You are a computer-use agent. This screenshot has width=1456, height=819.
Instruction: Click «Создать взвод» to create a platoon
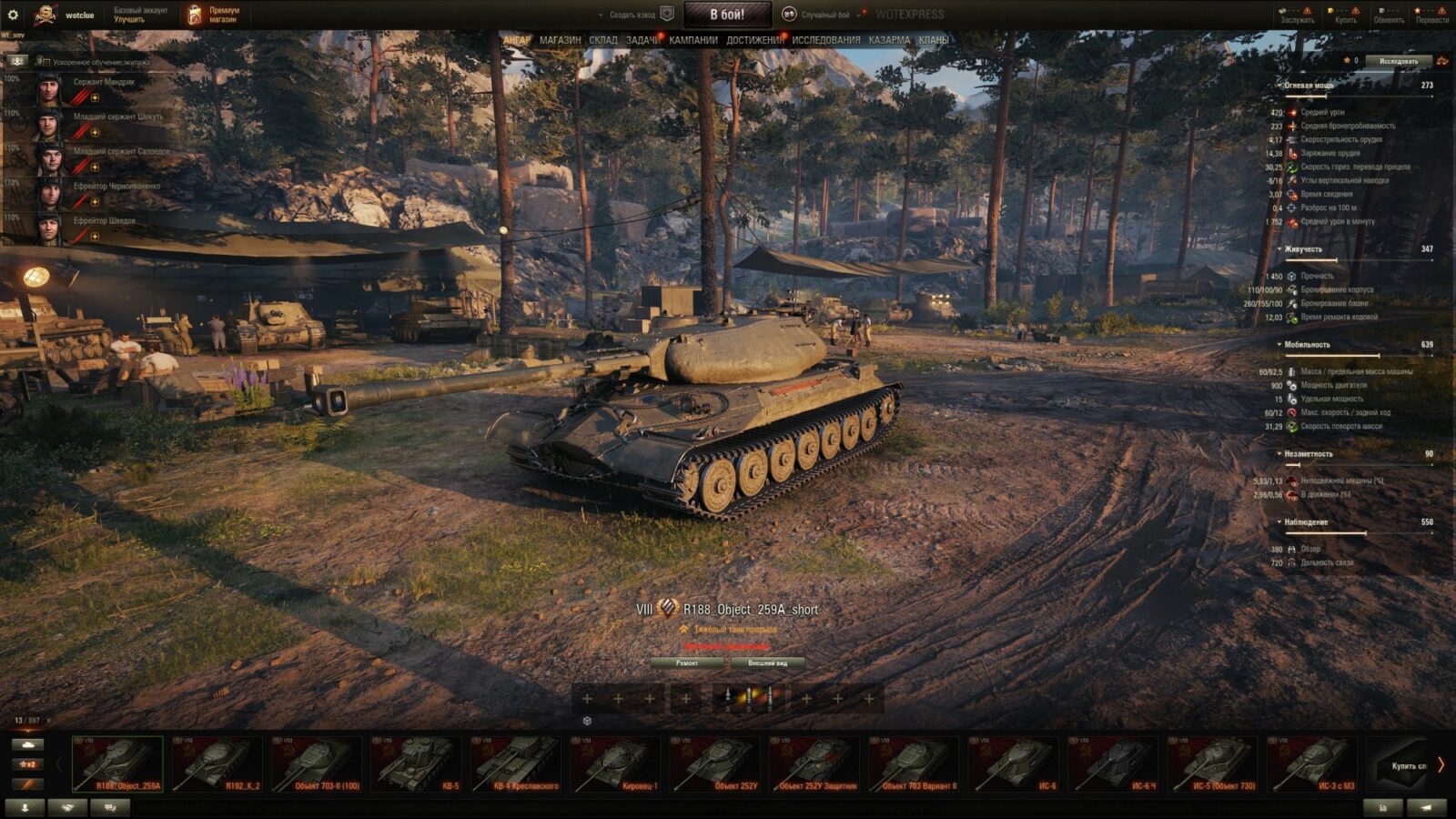633,15
